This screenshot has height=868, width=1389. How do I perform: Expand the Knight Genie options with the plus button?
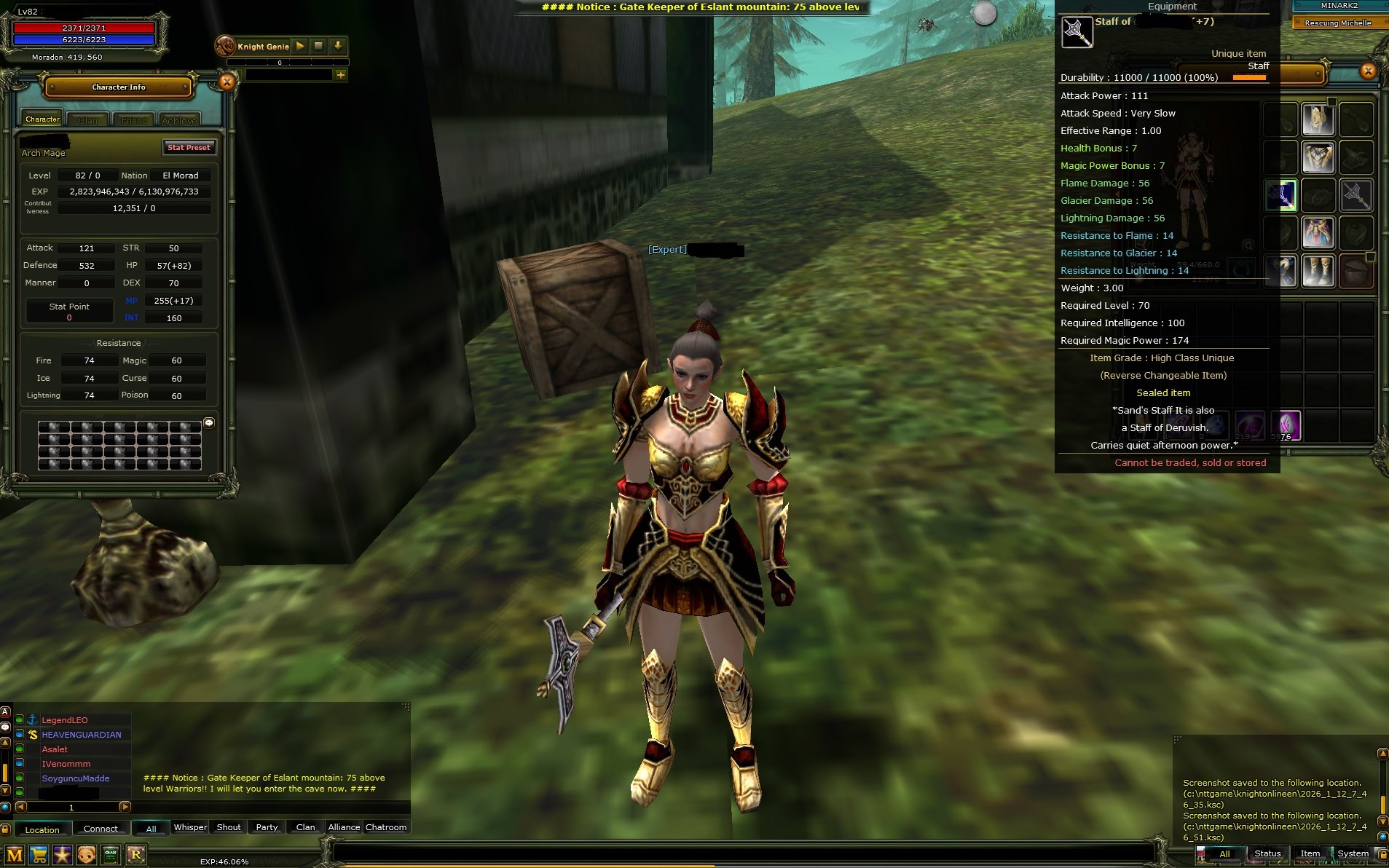pyautogui.click(x=341, y=75)
